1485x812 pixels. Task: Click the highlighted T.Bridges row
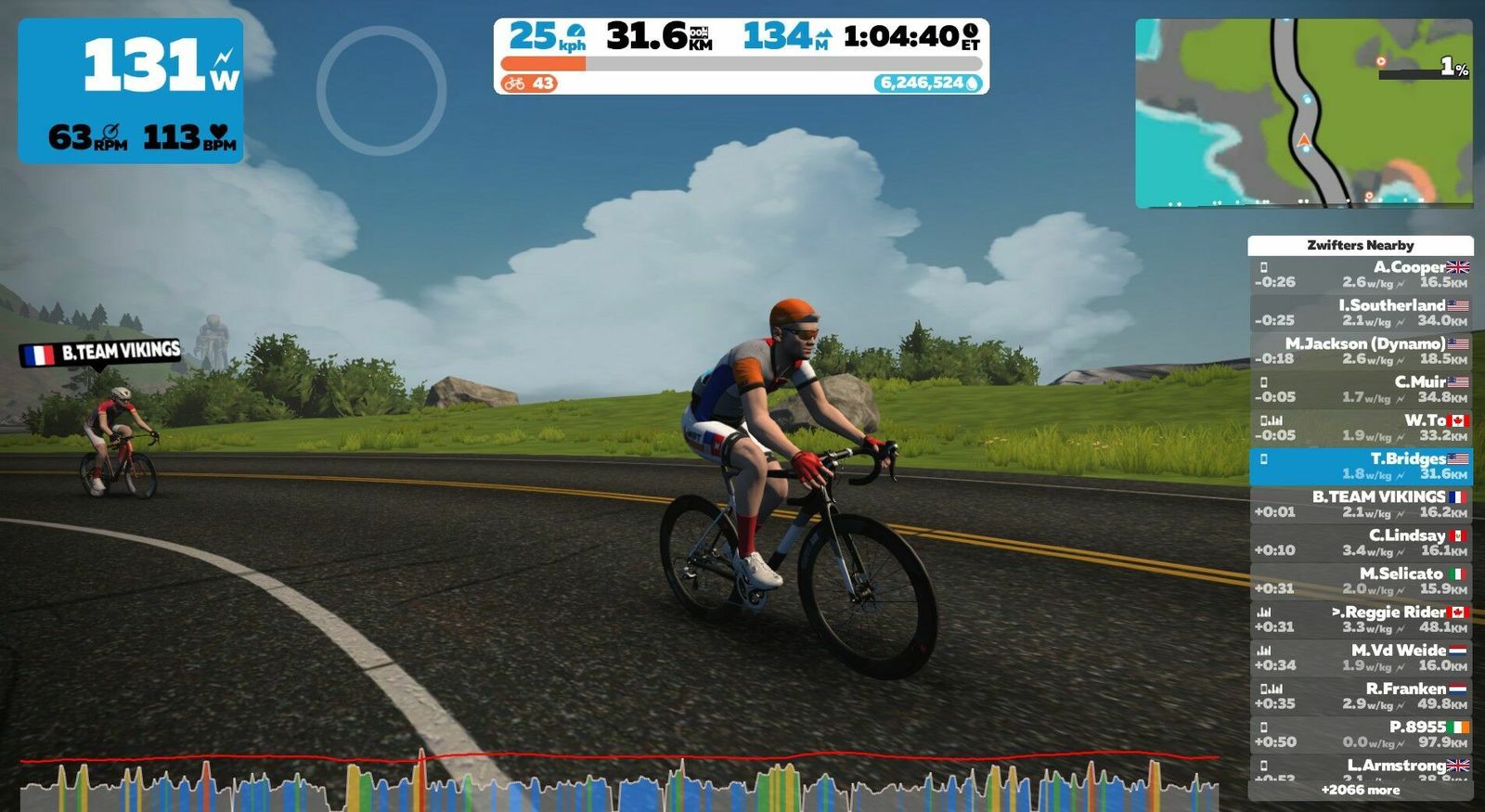[x=1361, y=466]
